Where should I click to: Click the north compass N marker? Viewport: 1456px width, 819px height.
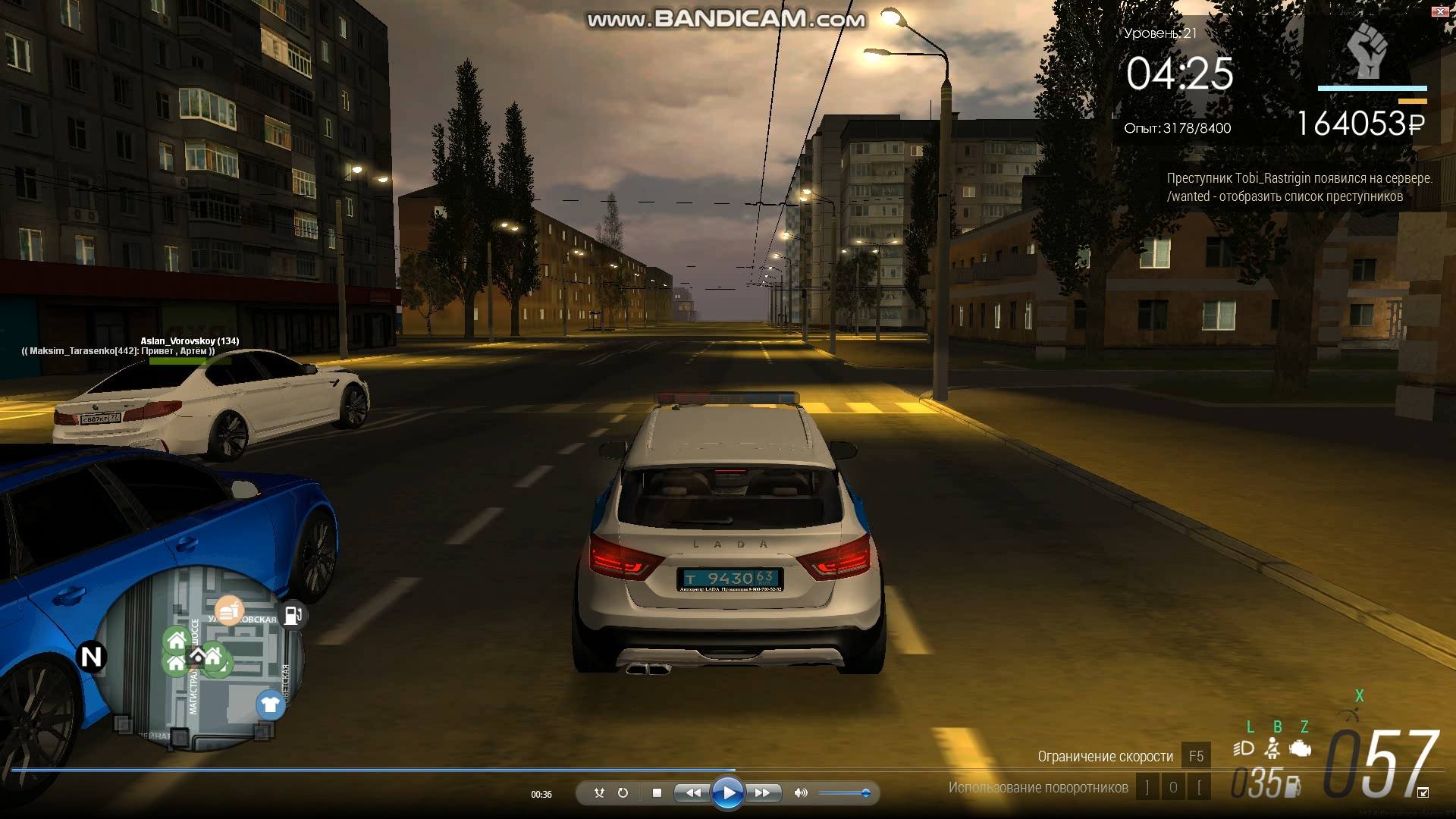pos(91,657)
